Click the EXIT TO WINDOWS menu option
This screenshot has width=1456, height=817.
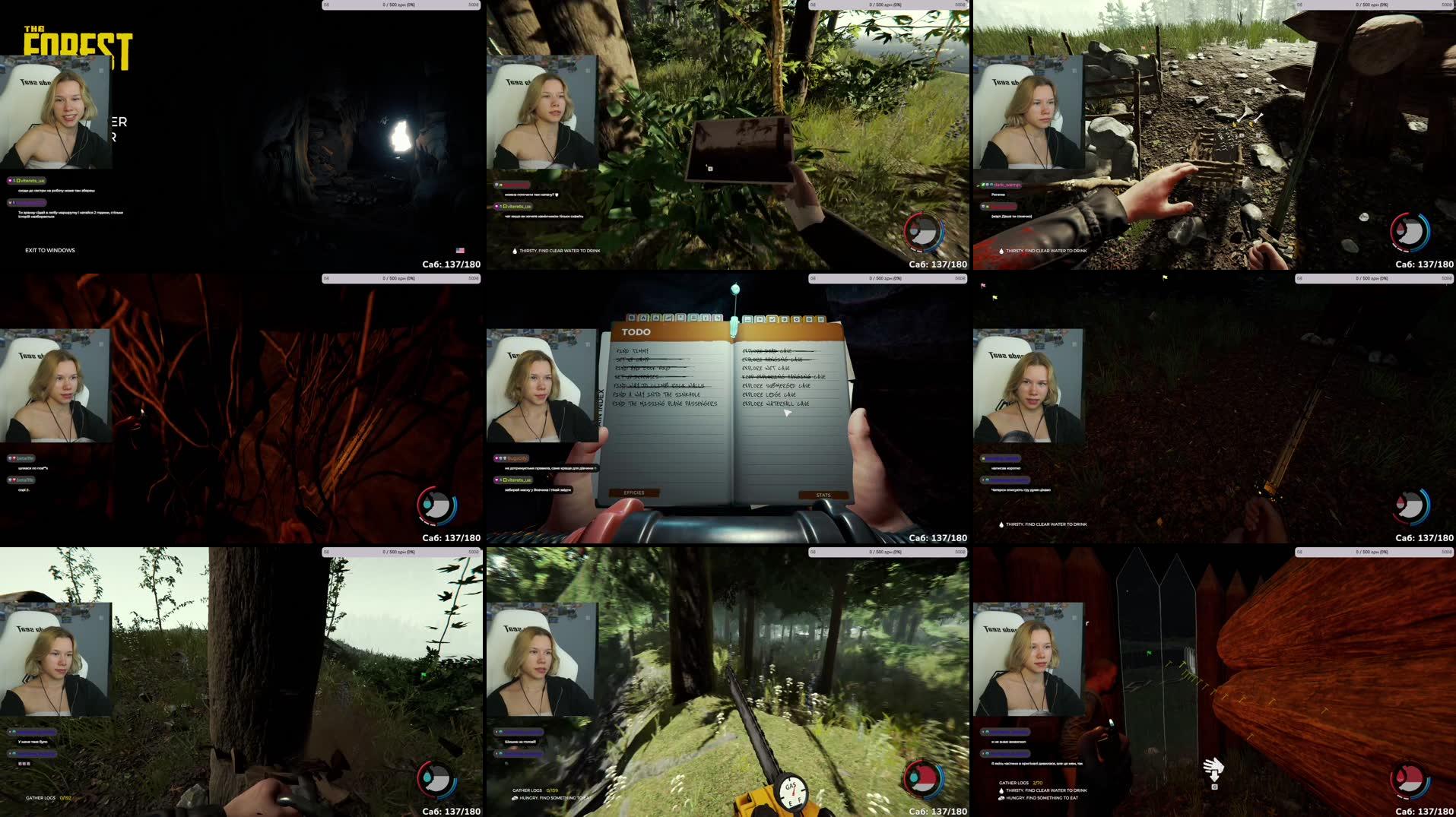click(50, 249)
